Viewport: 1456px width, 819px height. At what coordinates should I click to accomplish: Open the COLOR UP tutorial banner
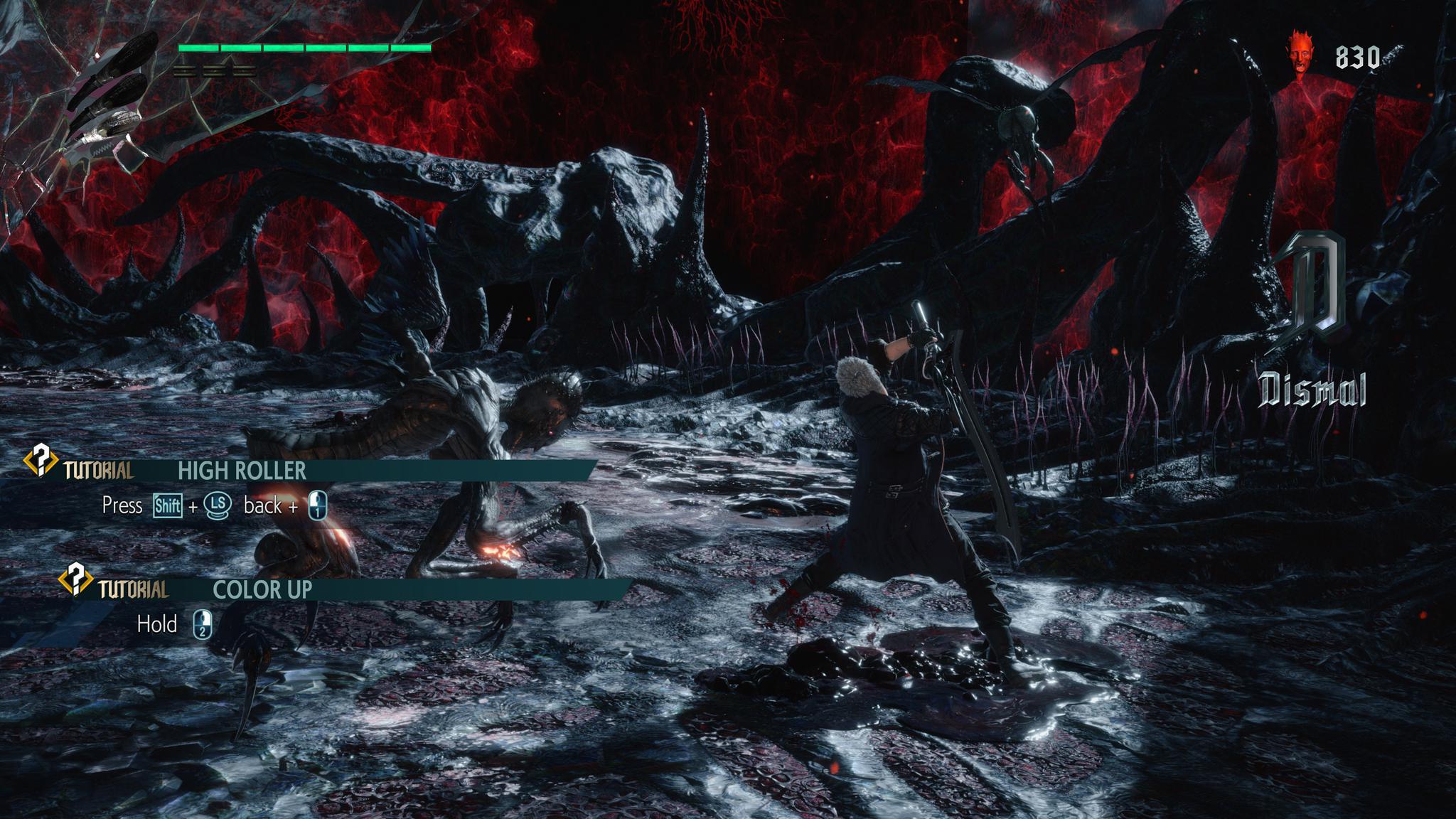262,589
